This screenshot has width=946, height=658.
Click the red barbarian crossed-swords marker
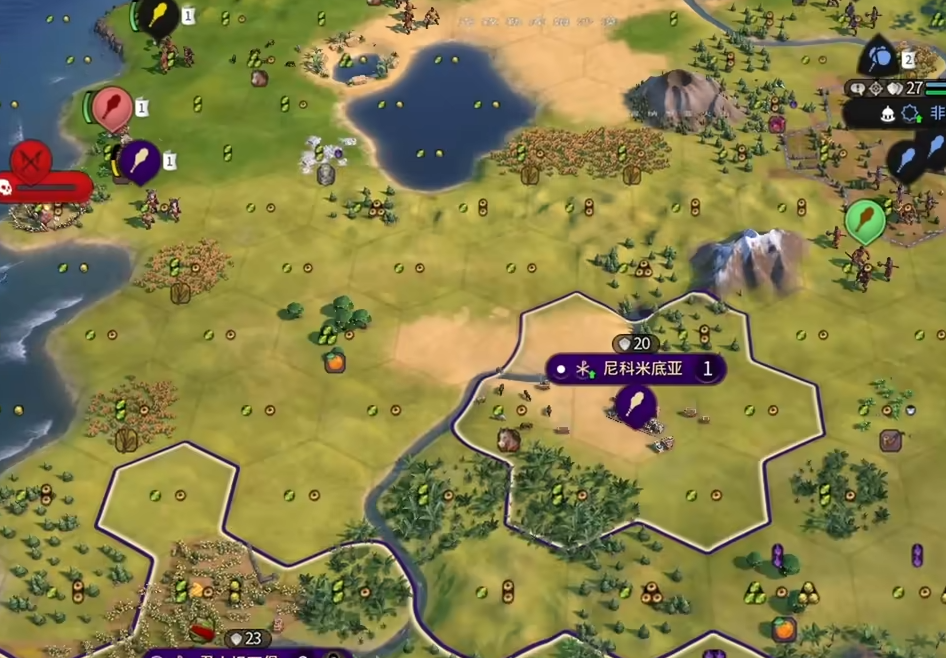pyautogui.click(x=32, y=159)
